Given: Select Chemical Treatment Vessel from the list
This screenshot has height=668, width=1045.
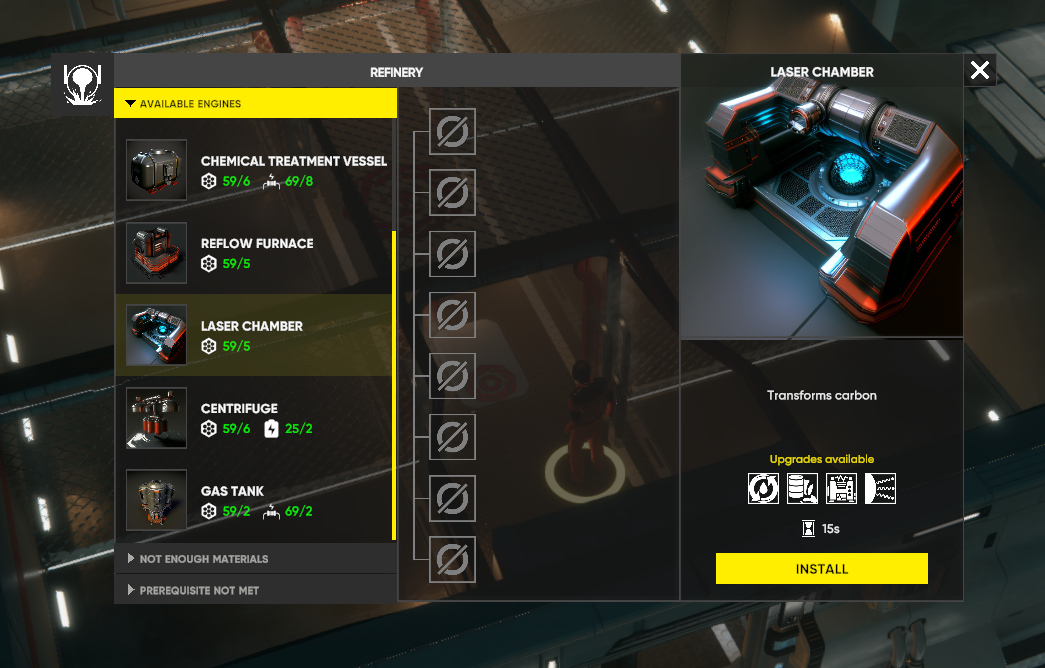Looking at the screenshot, I should coord(256,170).
